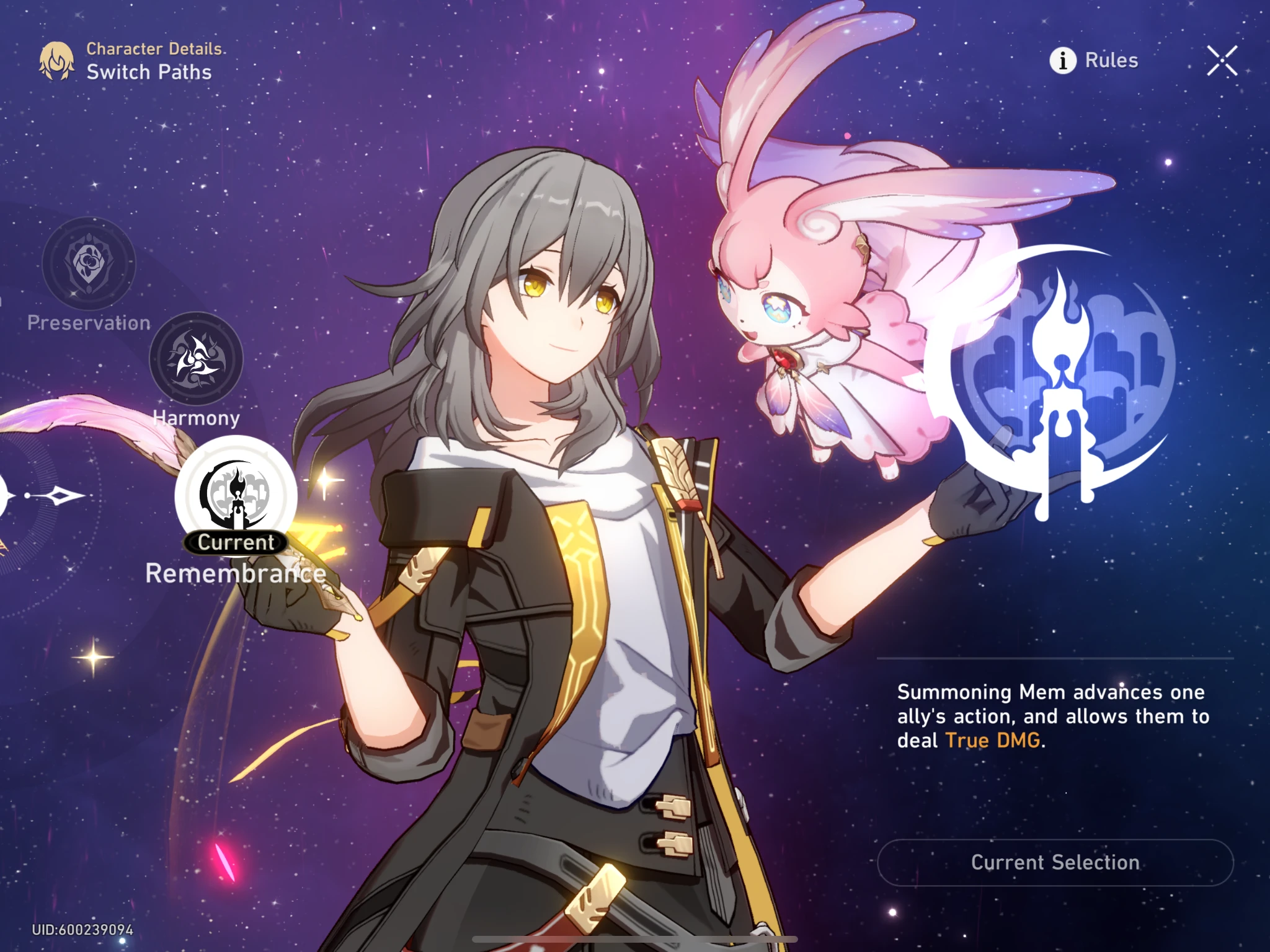Image resolution: width=1270 pixels, height=952 pixels.
Task: Close the Switch Paths screen
Action: pos(1220,60)
